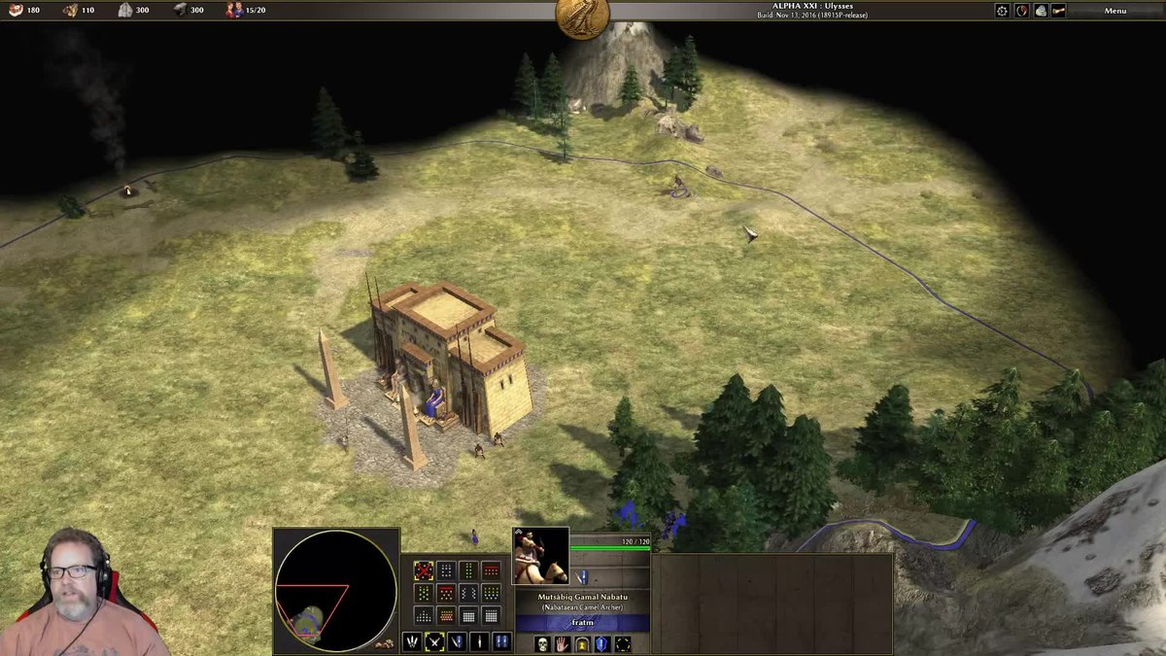This screenshot has width=1166, height=656.
Task: Click the circular minimap
Action: (x=335, y=590)
